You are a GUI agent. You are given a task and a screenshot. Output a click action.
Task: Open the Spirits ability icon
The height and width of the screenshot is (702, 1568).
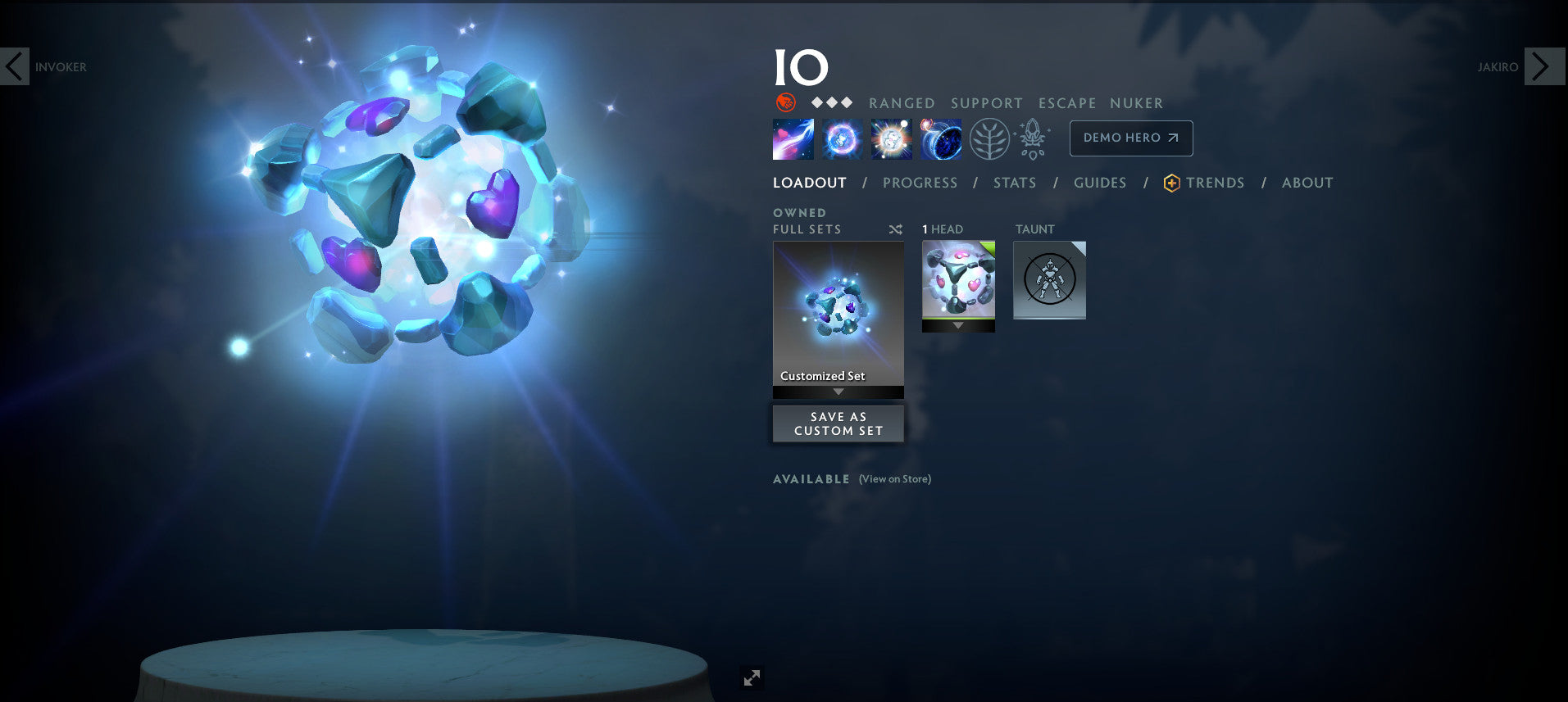(840, 138)
